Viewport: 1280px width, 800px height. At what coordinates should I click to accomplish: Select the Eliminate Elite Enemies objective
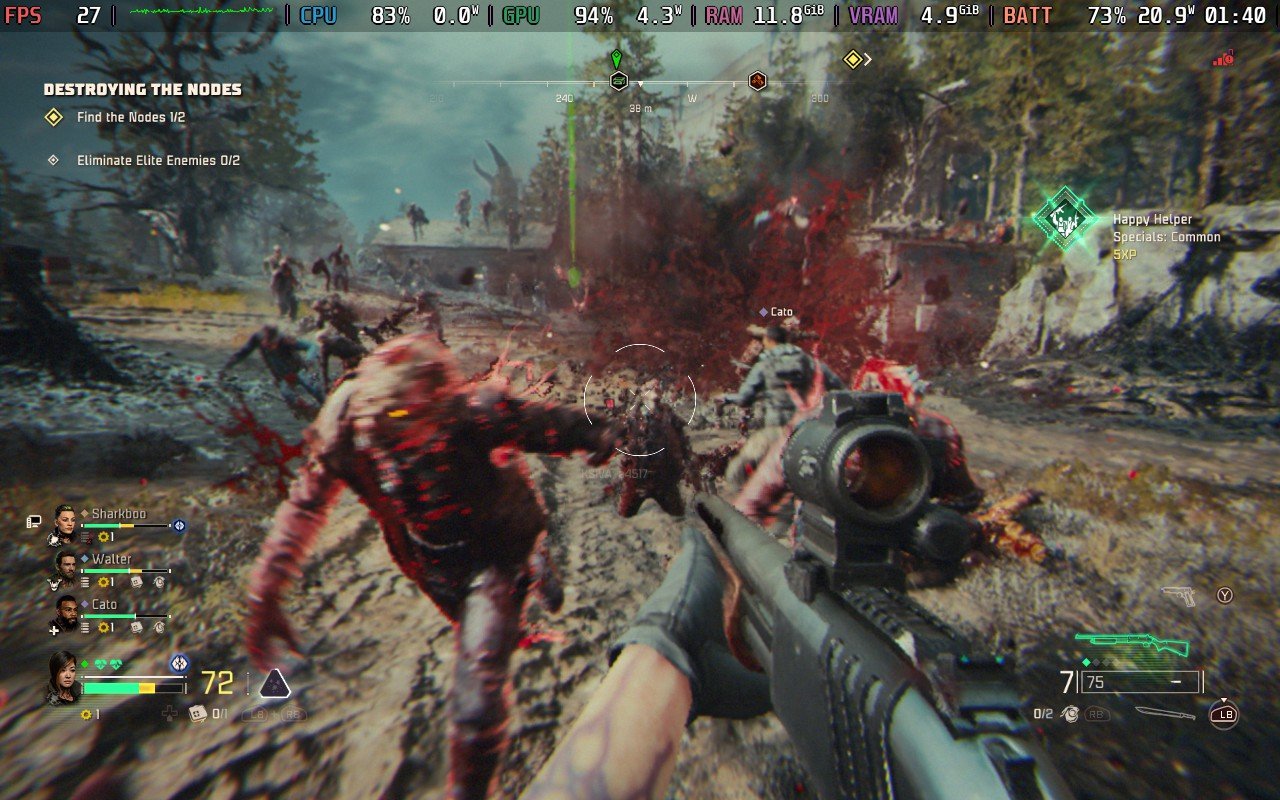point(158,160)
